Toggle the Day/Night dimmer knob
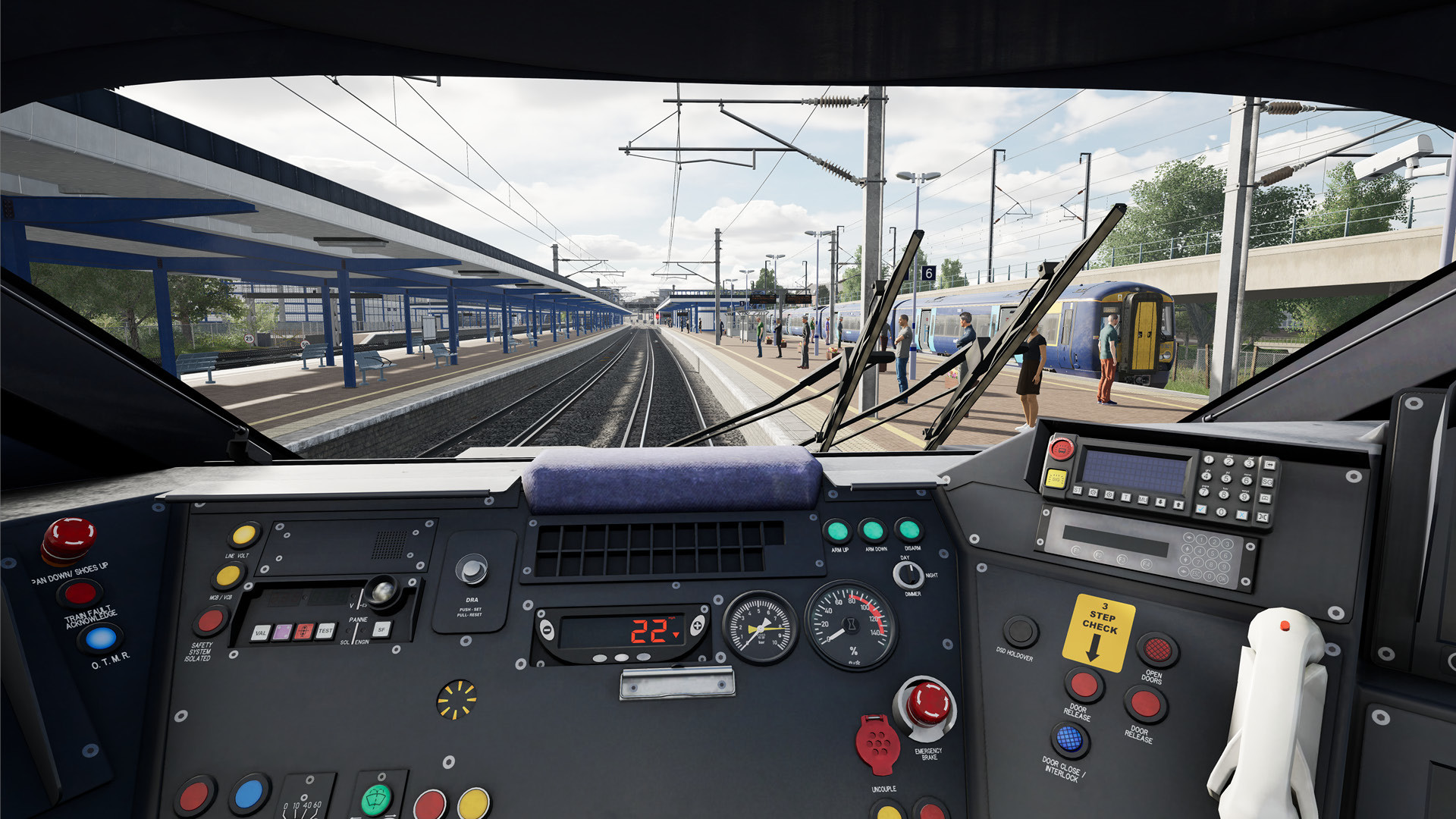1456x819 pixels. (x=908, y=576)
